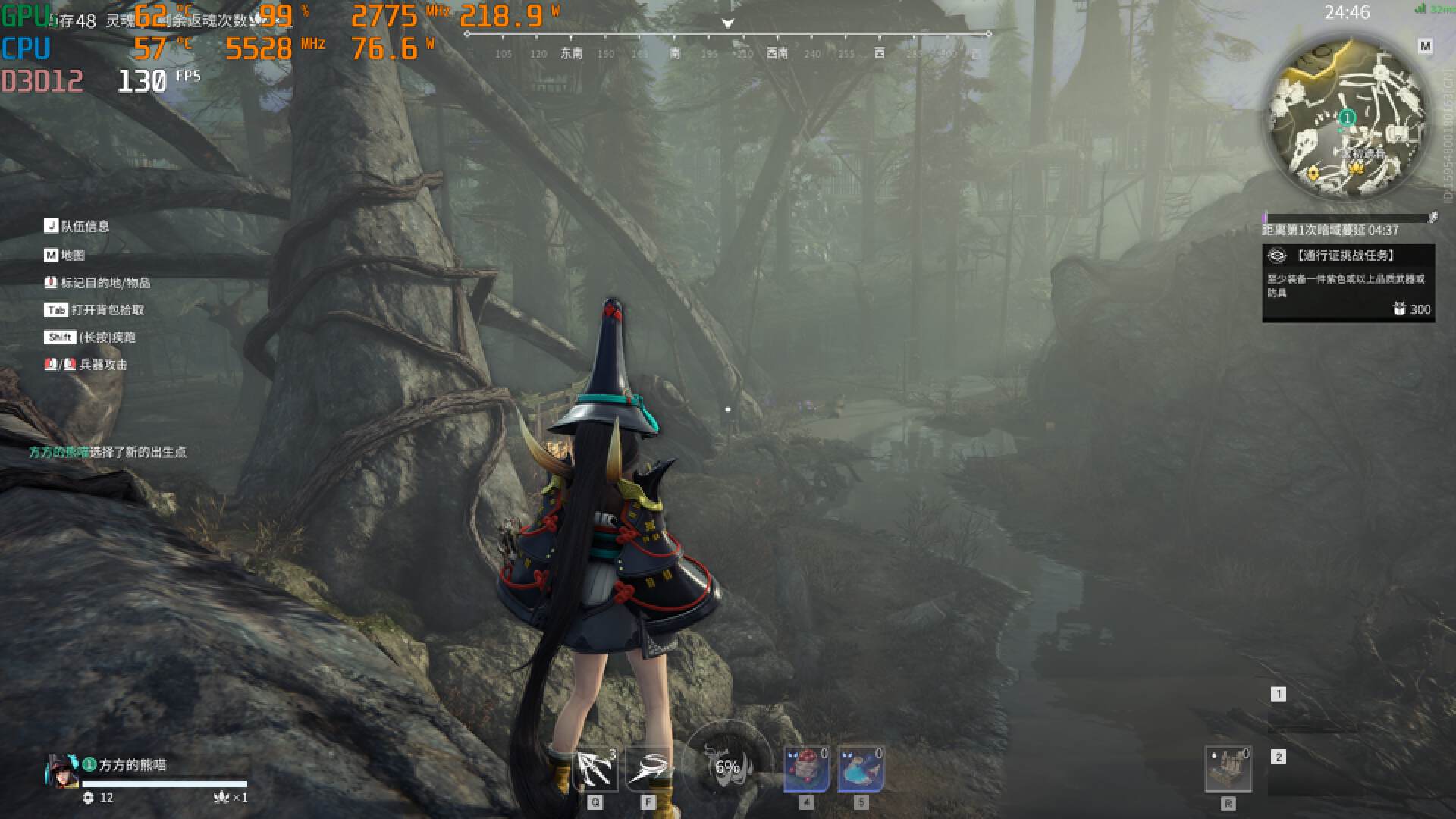Select the blue potion item slot
This screenshot has height=819, width=1456.
coord(860,769)
